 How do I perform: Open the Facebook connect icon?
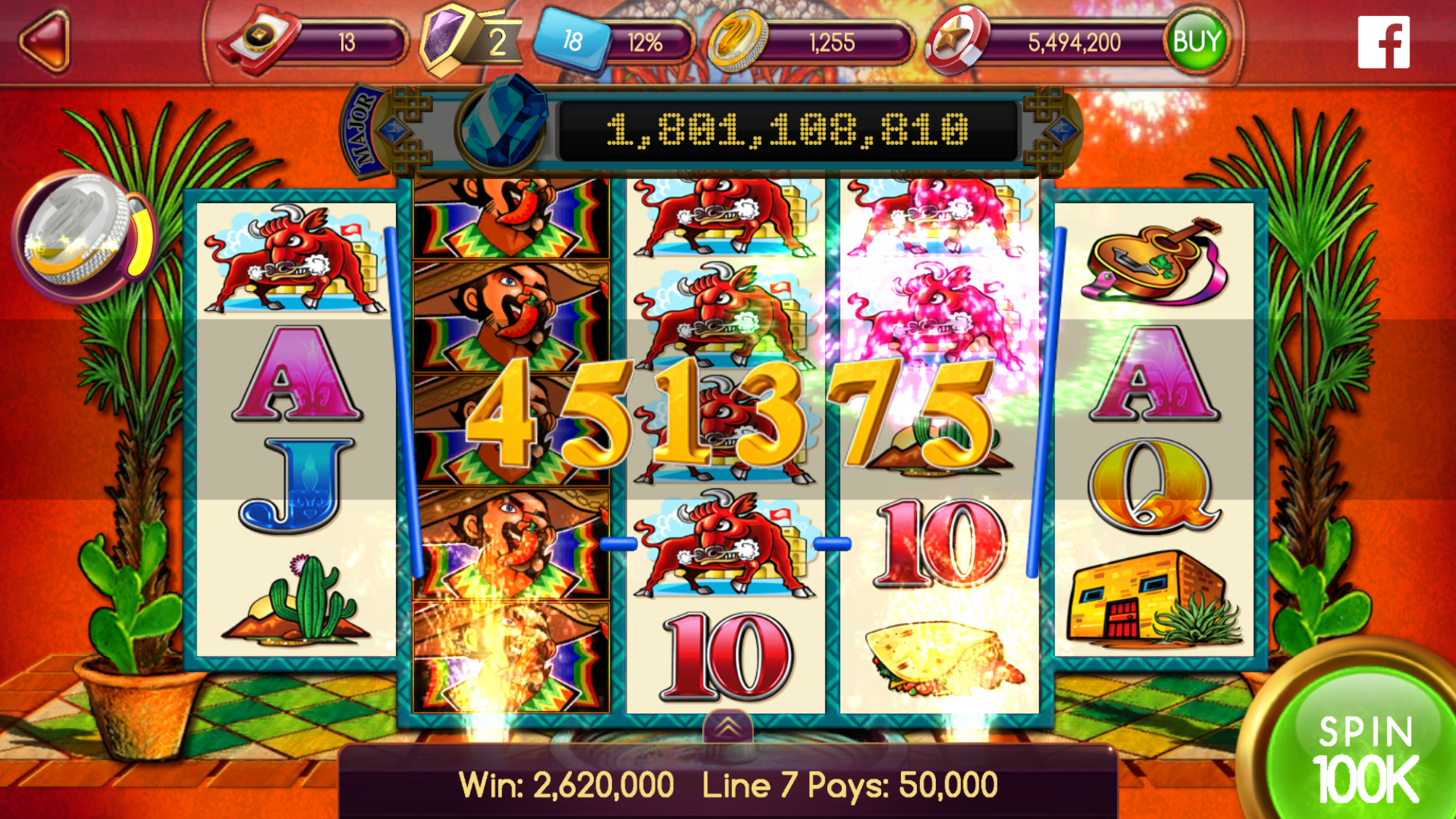coord(1383,42)
